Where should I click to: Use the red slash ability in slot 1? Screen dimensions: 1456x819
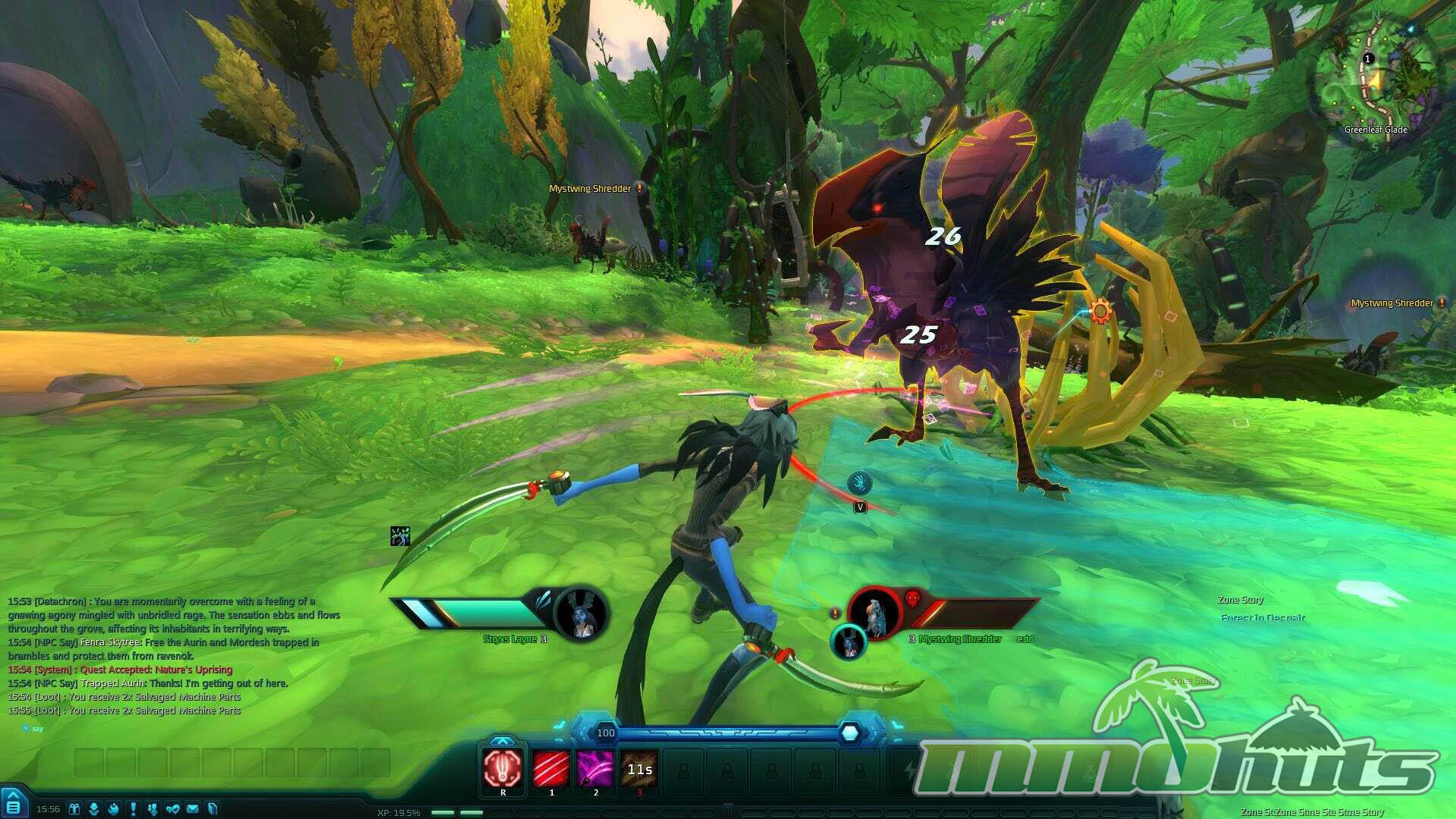(551, 768)
